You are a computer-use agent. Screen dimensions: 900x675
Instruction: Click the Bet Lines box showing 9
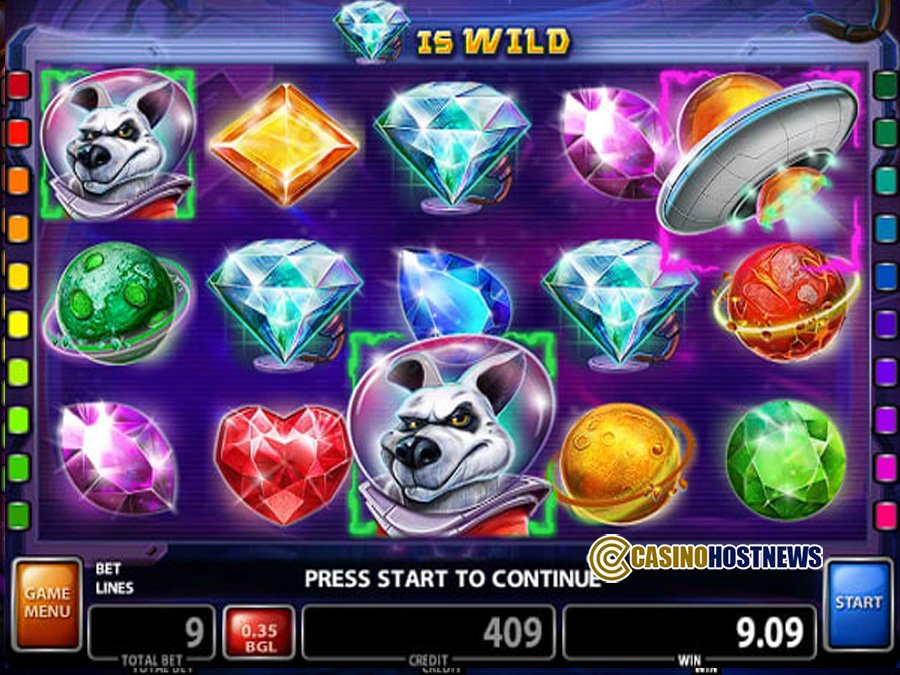[151, 632]
